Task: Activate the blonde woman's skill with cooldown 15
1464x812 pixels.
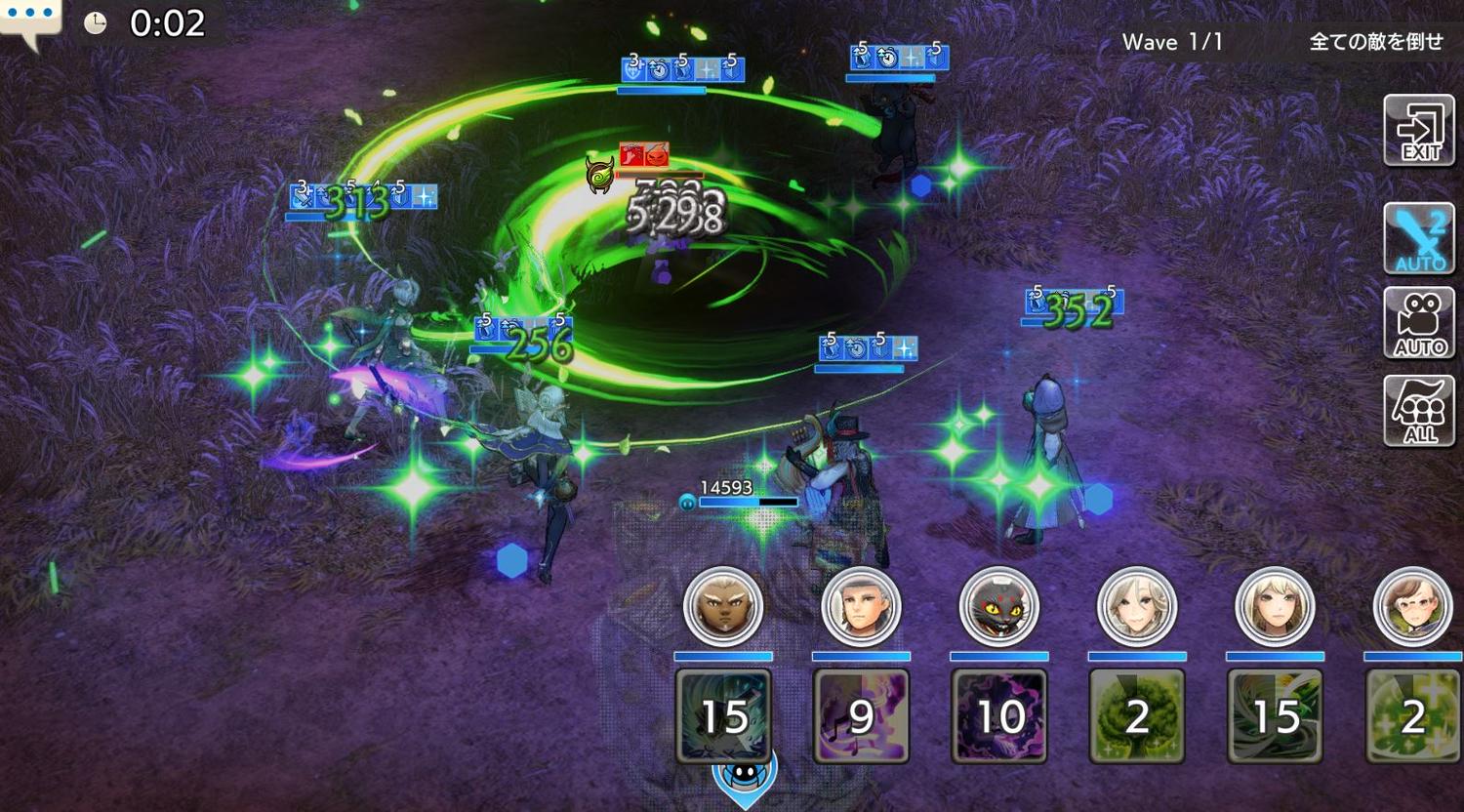Action: (1275, 714)
